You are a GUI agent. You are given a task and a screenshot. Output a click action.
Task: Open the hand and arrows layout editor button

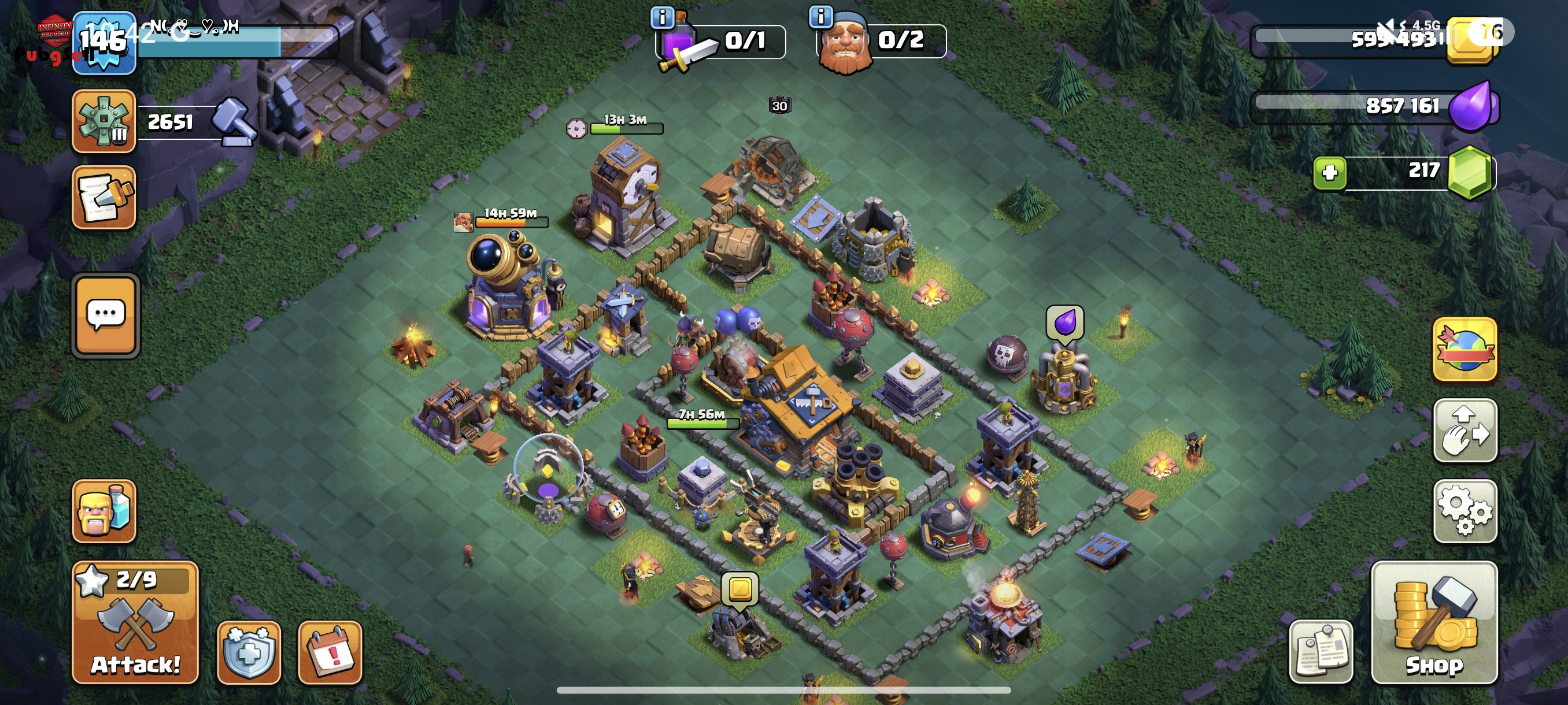tap(1465, 430)
